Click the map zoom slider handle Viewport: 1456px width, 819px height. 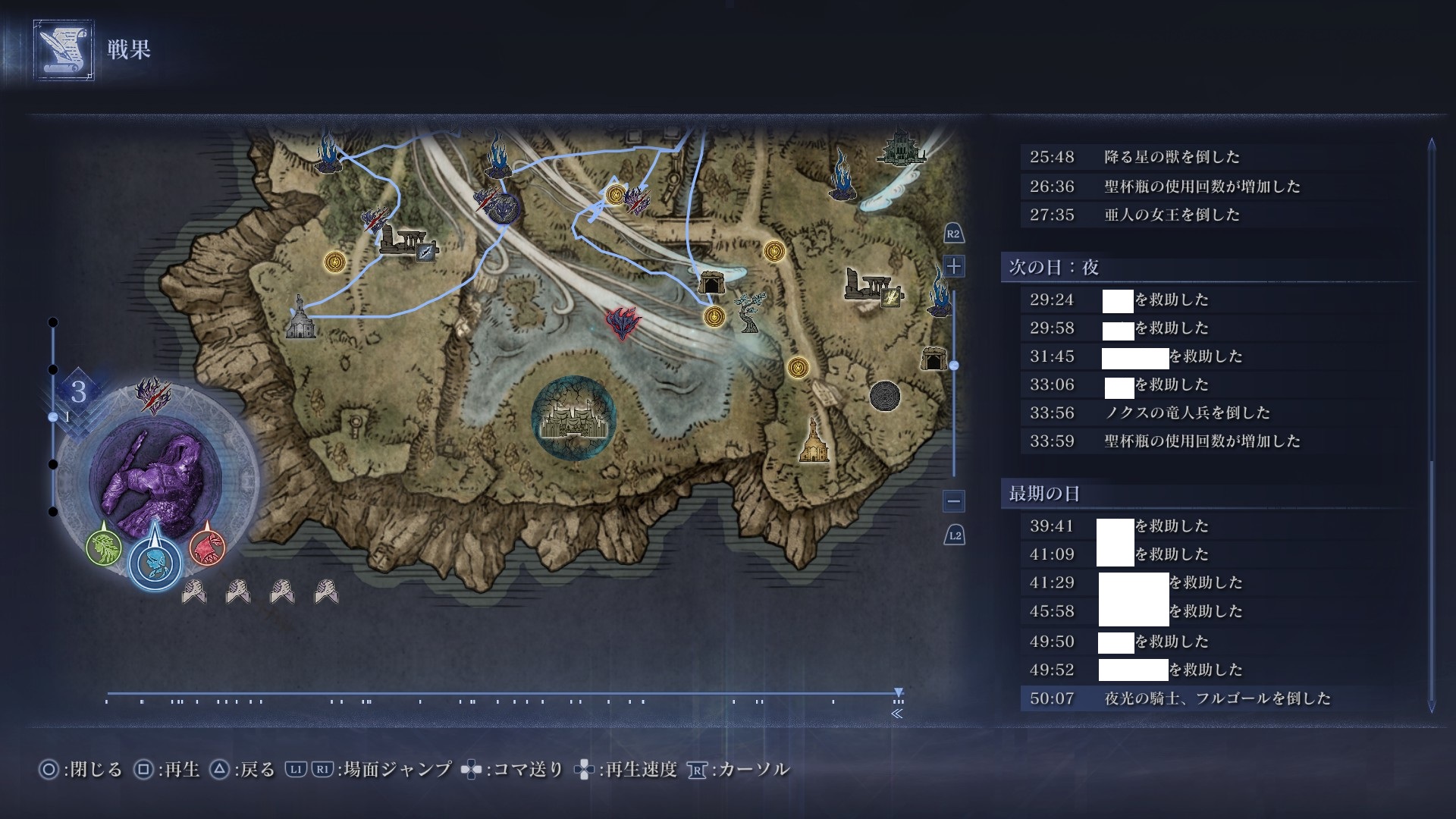(954, 366)
